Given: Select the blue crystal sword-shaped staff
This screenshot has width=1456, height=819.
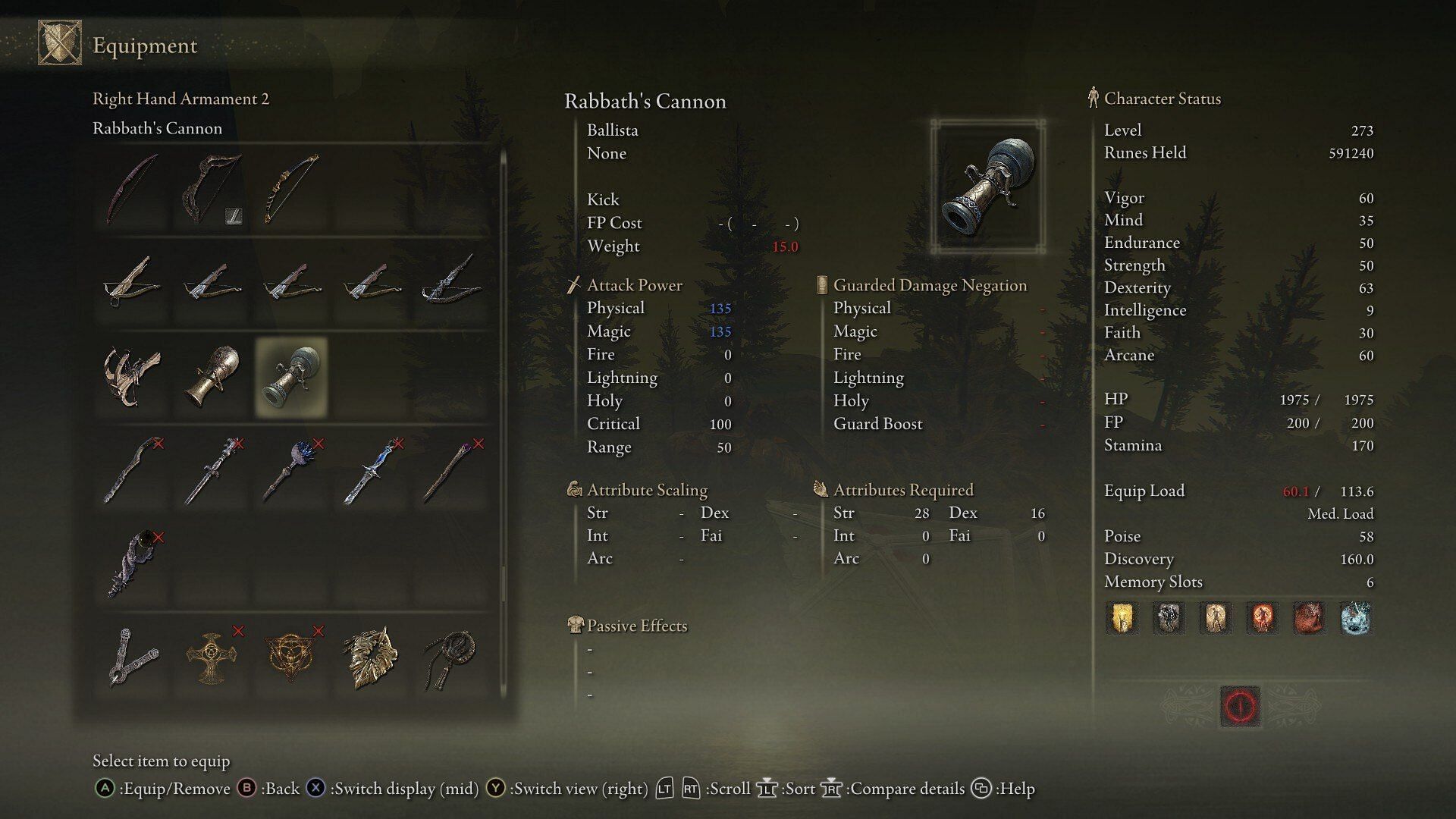Looking at the screenshot, I should 372,471.
